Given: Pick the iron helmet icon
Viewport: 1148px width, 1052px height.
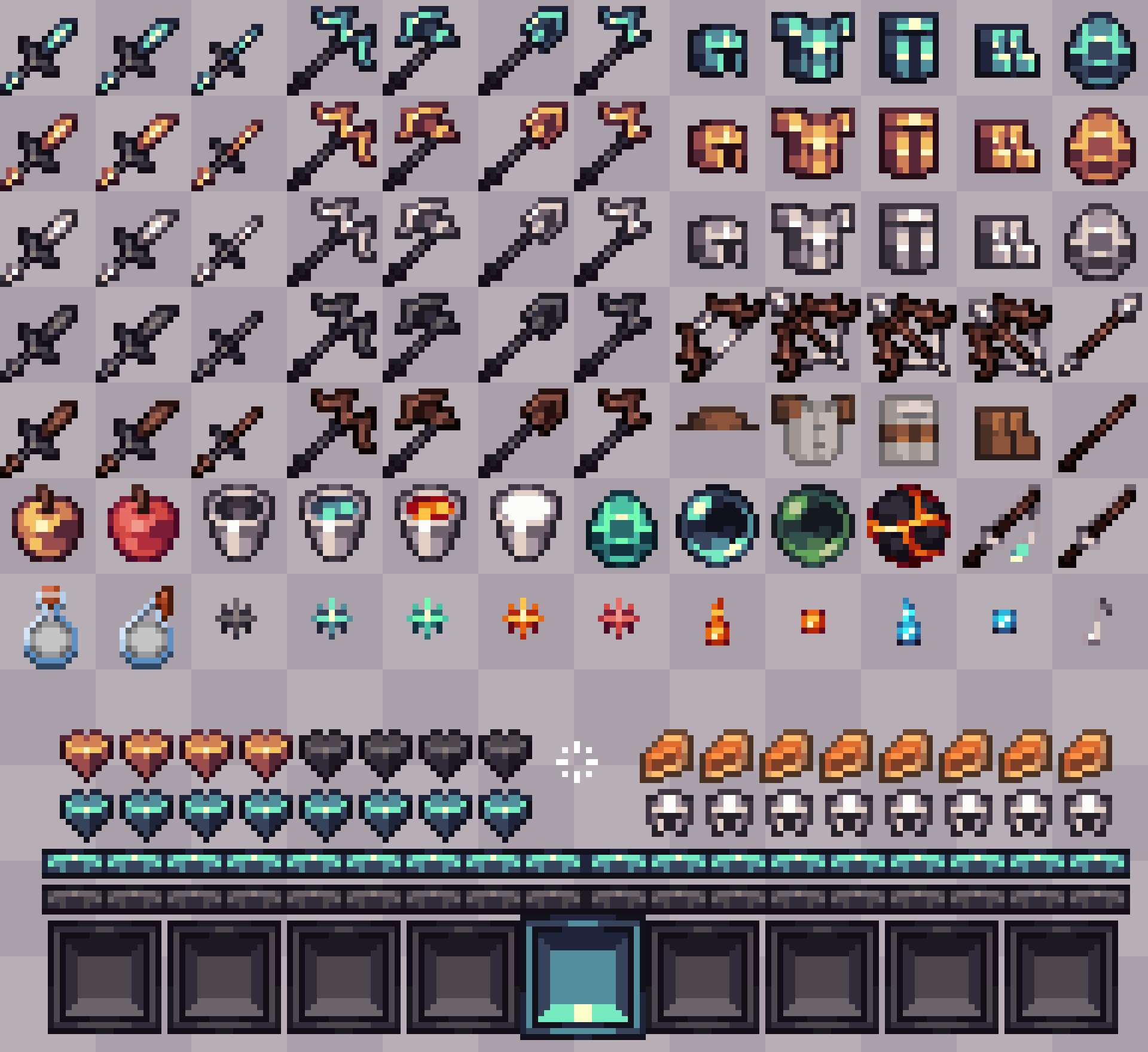Looking at the screenshot, I should [x=717, y=239].
